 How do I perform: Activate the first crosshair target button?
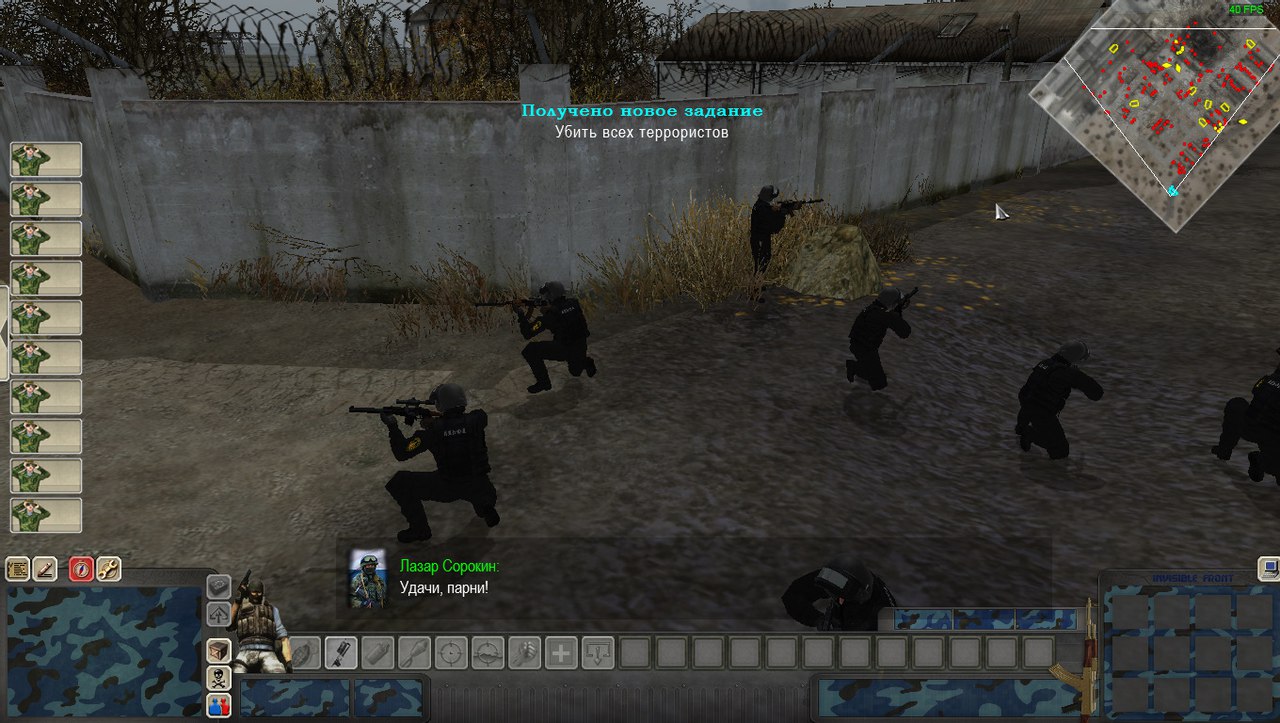pos(451,653)
